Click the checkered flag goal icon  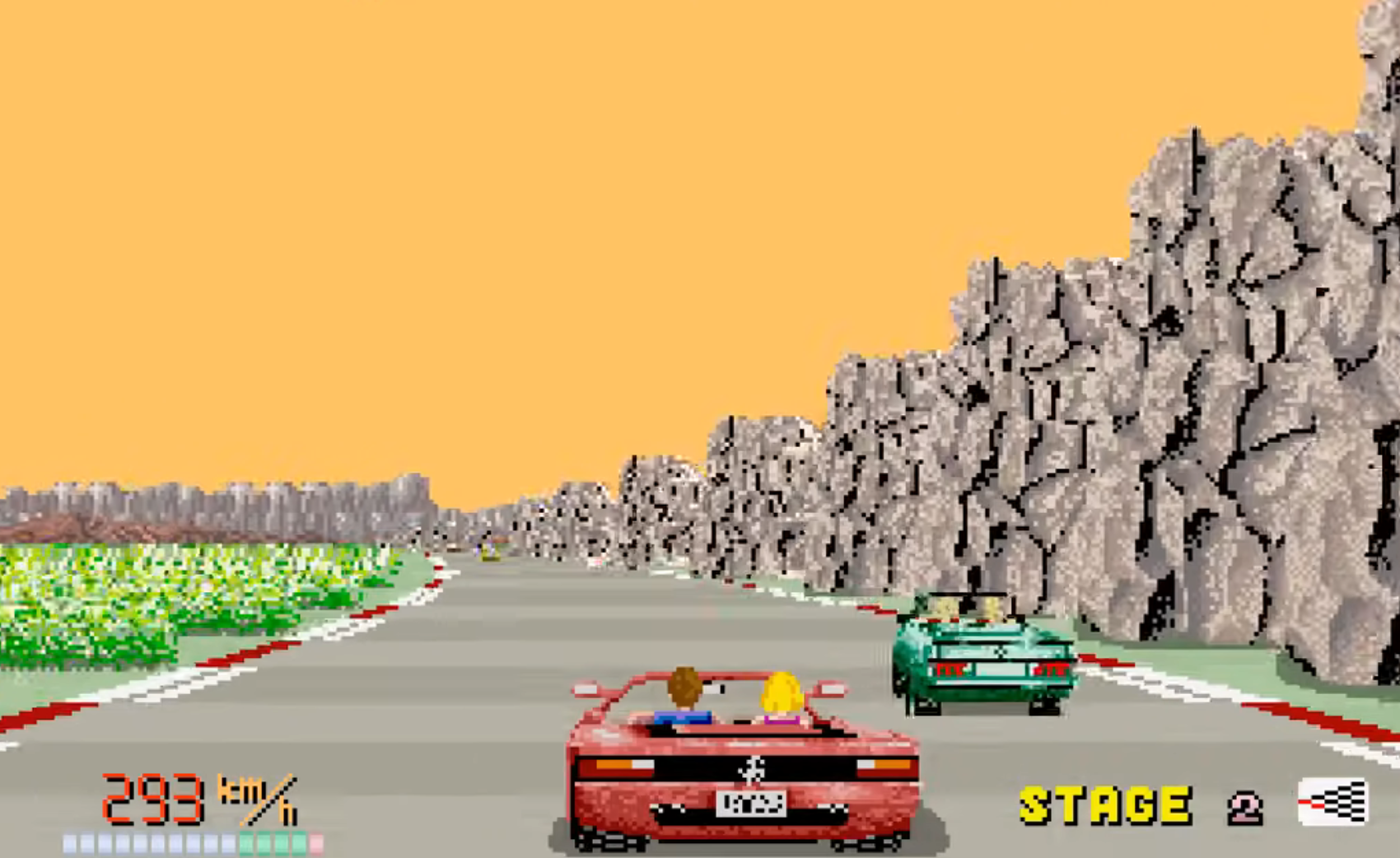click(x=1335, y=801)
